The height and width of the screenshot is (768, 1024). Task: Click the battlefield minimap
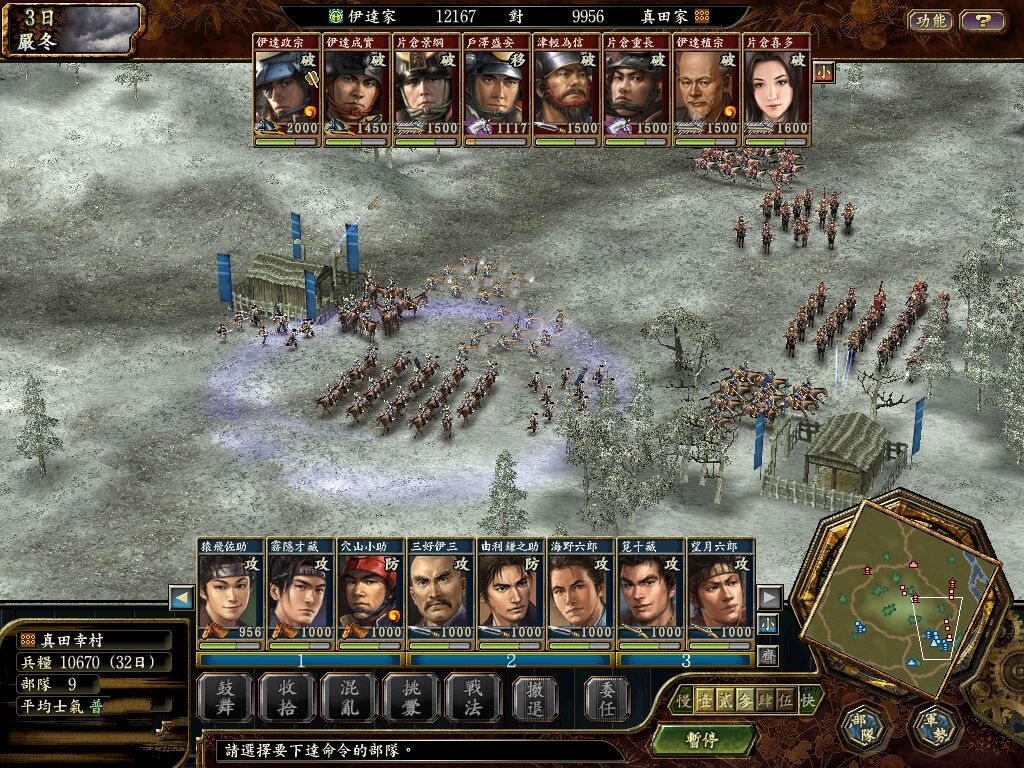[x=900, y=594]
